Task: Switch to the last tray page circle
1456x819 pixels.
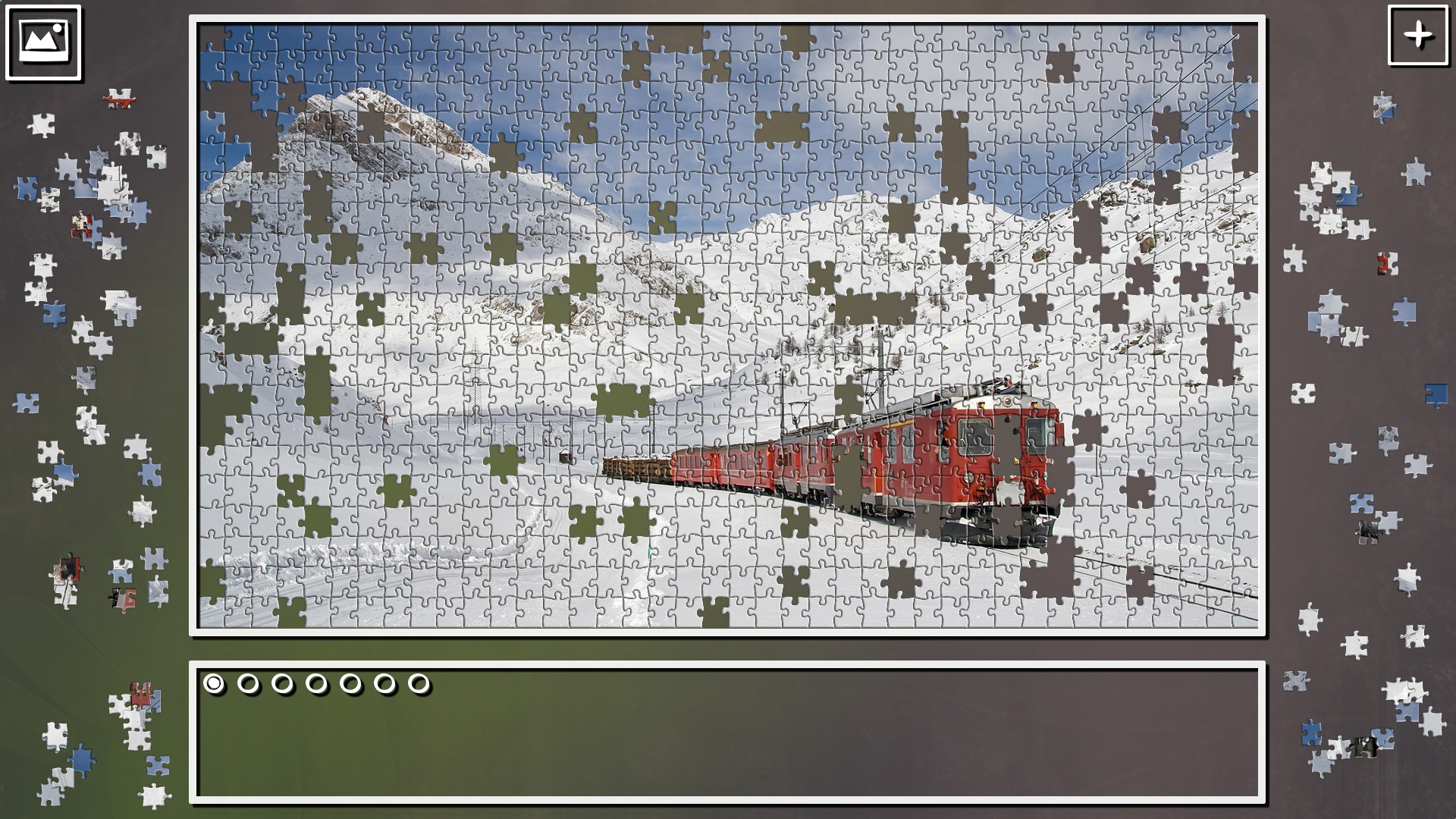Action: click(419, 683)
